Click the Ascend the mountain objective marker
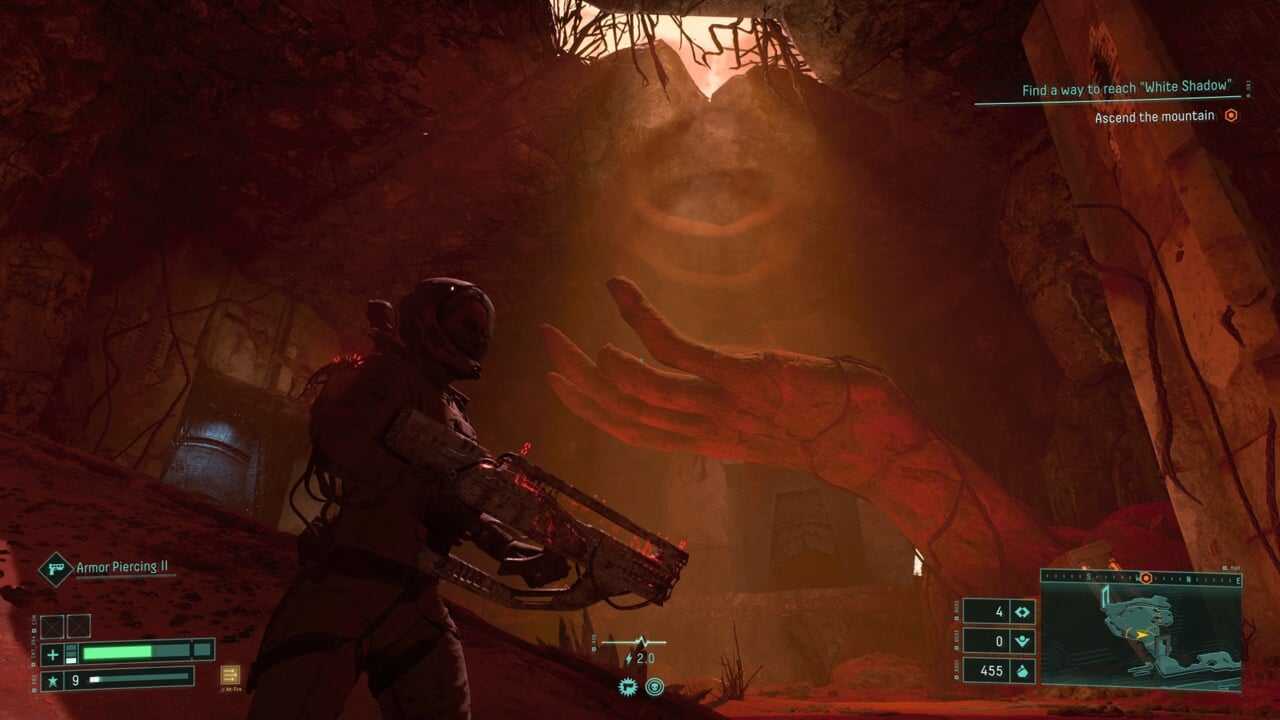1280x720 pixels. [x=1231, y=116]
